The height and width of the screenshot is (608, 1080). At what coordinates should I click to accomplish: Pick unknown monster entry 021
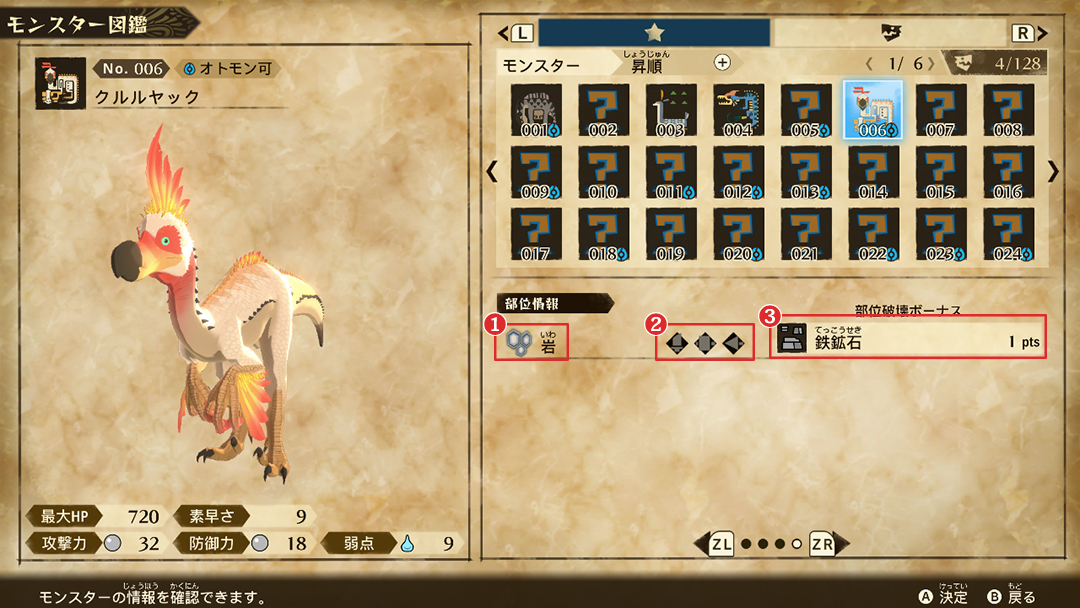click(x=805, y=234)
